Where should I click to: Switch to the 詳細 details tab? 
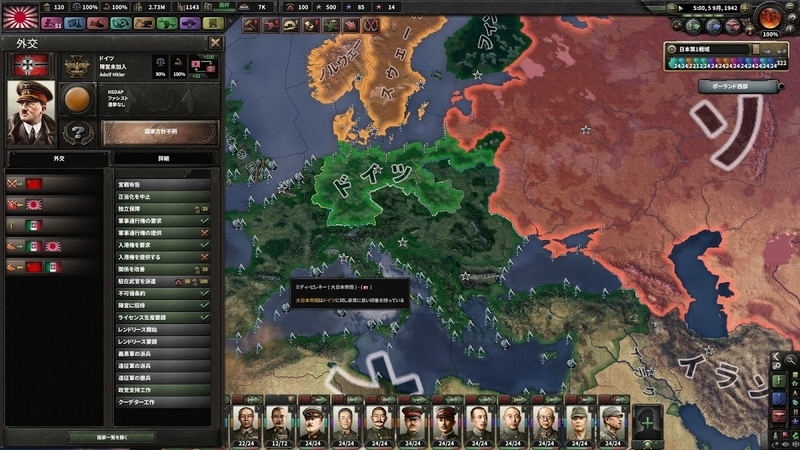pos(164,158)
